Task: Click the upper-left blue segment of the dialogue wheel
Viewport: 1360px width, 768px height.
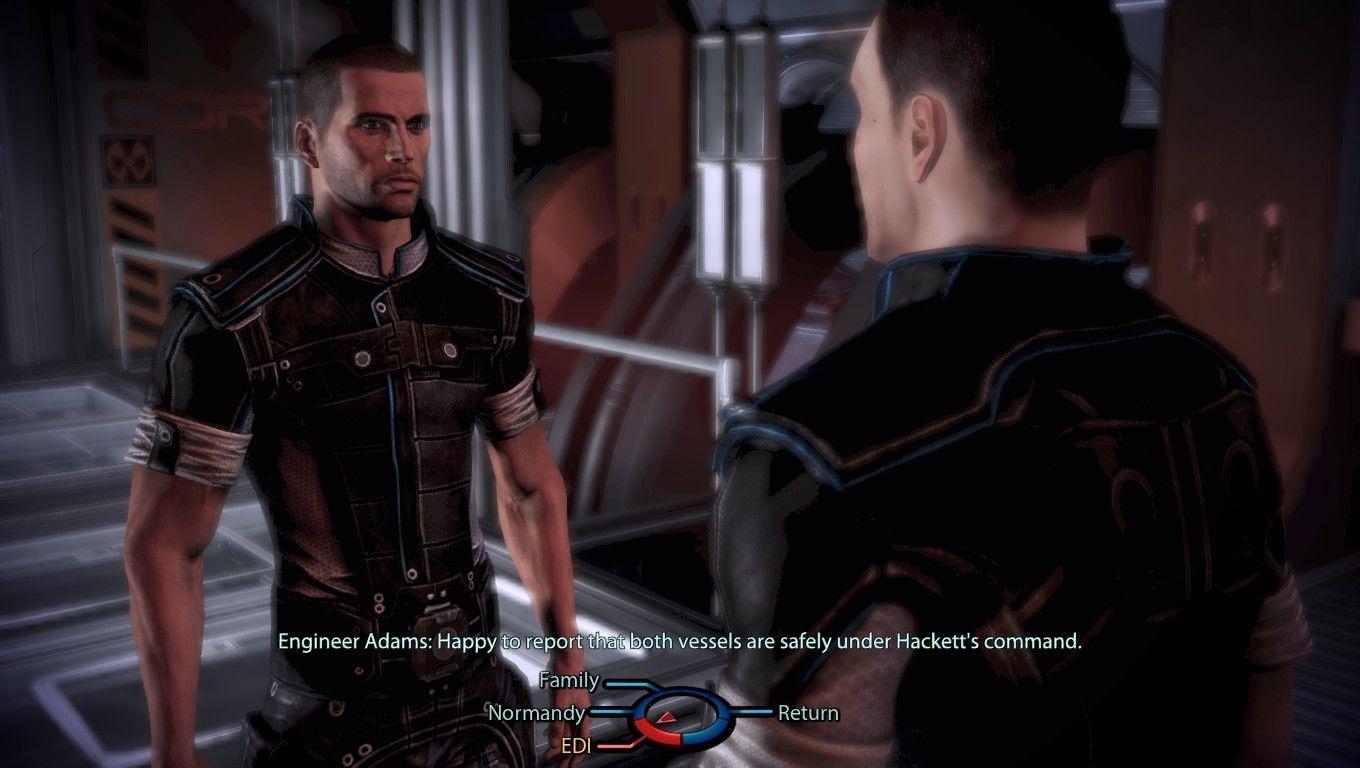Action: tap(655, 694)
